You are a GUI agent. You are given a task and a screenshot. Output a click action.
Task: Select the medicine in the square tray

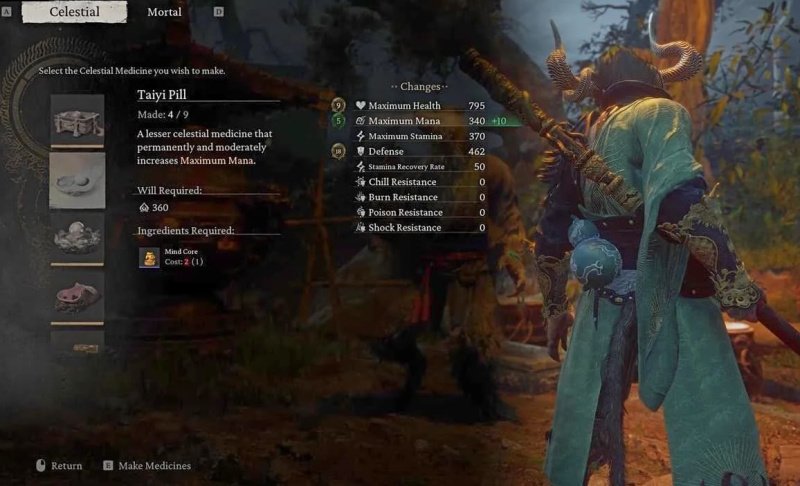(77, 121)
